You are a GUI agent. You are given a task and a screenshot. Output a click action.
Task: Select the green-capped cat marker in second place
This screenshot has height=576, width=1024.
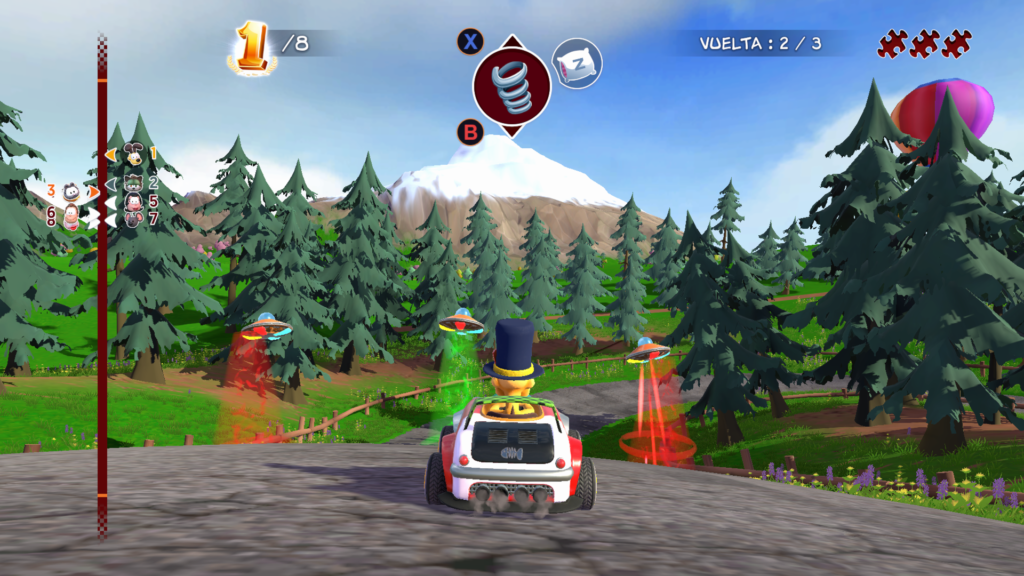[x=133, y=183]
